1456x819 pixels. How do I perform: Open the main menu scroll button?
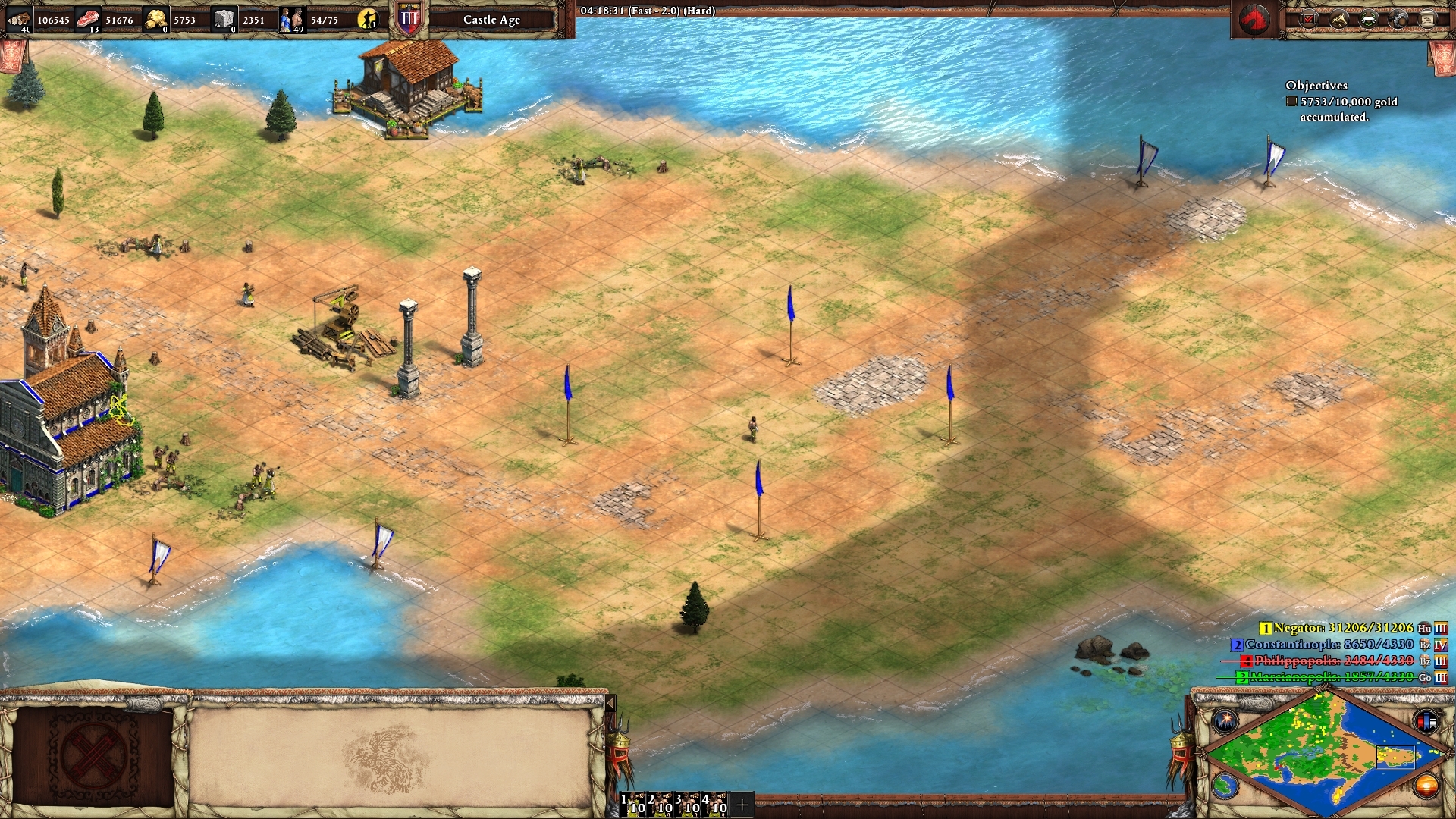pyautogui.click(x=1427, y=20)
